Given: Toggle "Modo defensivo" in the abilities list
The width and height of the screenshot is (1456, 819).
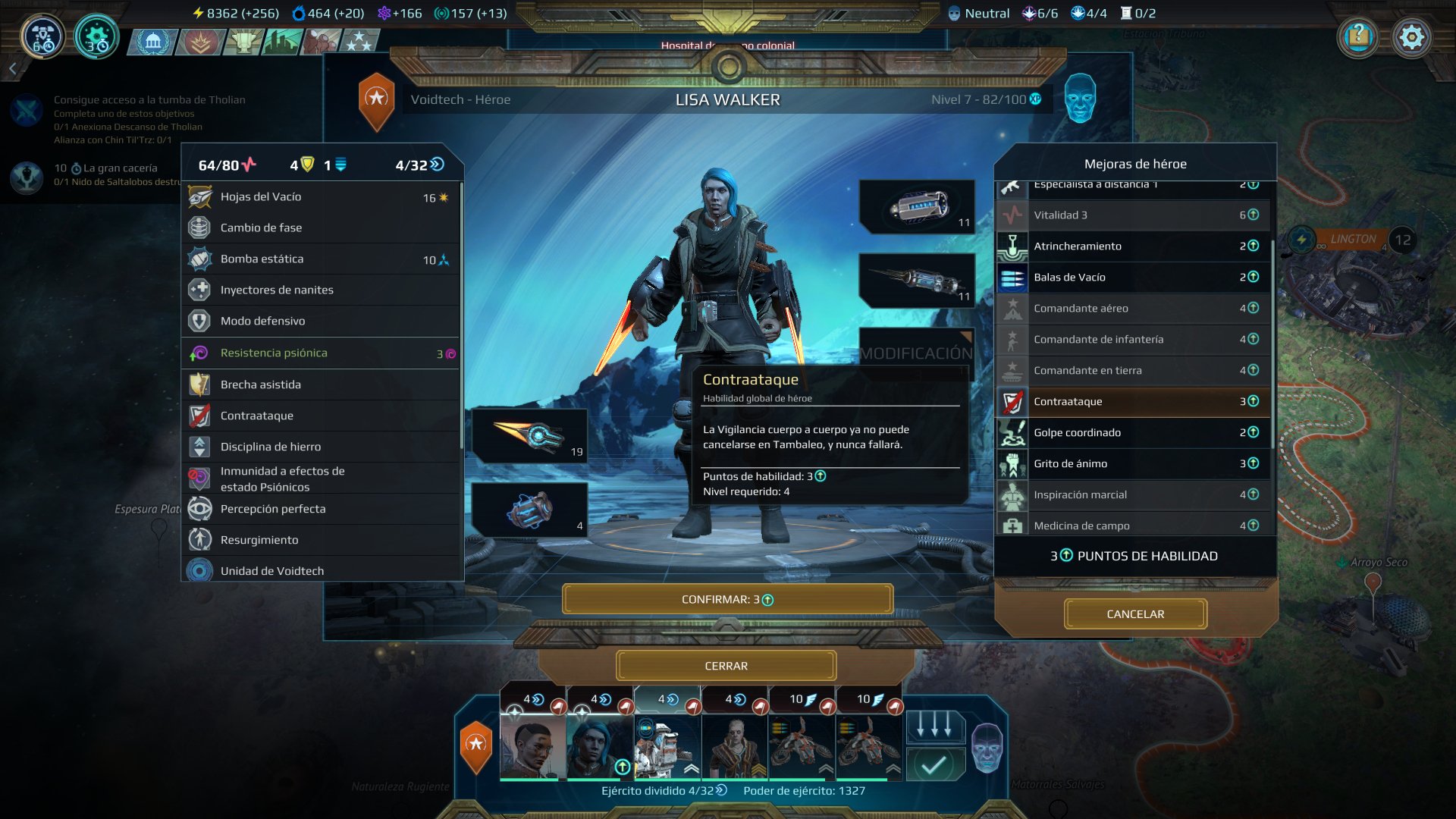Looking at the screenshot, I should pos(199,321).
